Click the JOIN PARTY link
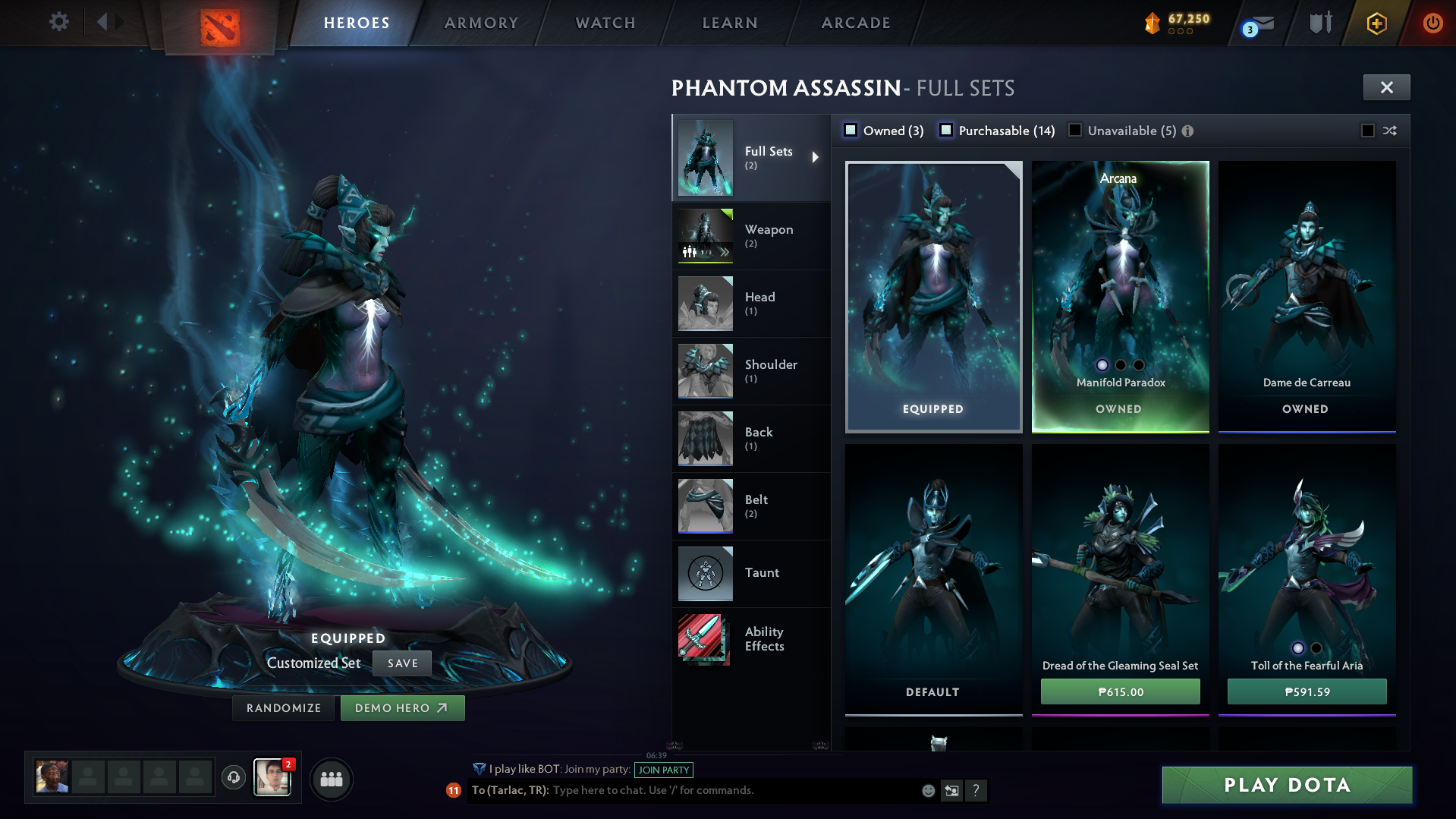Viewport: 1456px width, 819px height. [x=662, y=770]
